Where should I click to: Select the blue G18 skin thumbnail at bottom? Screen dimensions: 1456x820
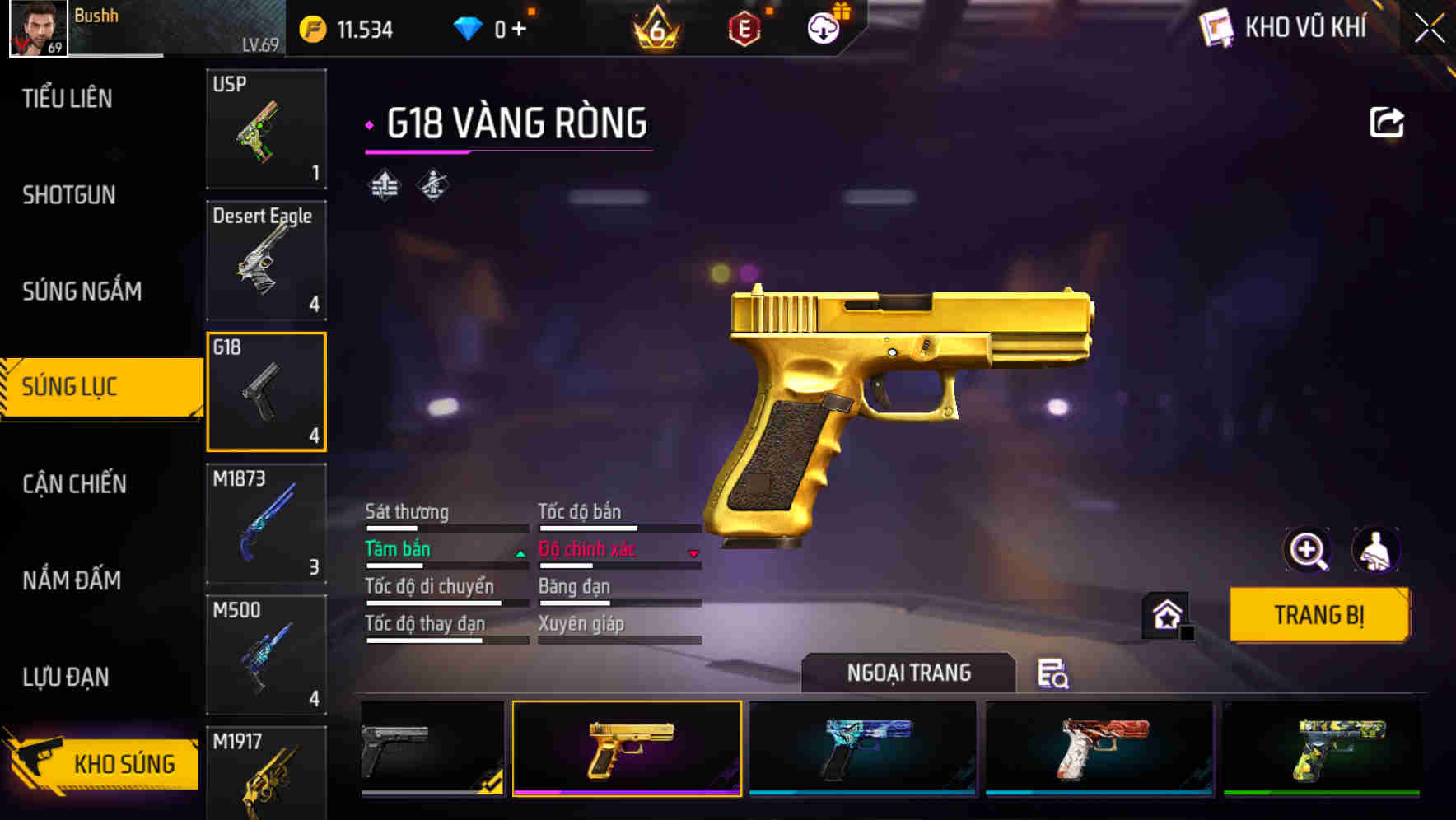tap(859, 746)
